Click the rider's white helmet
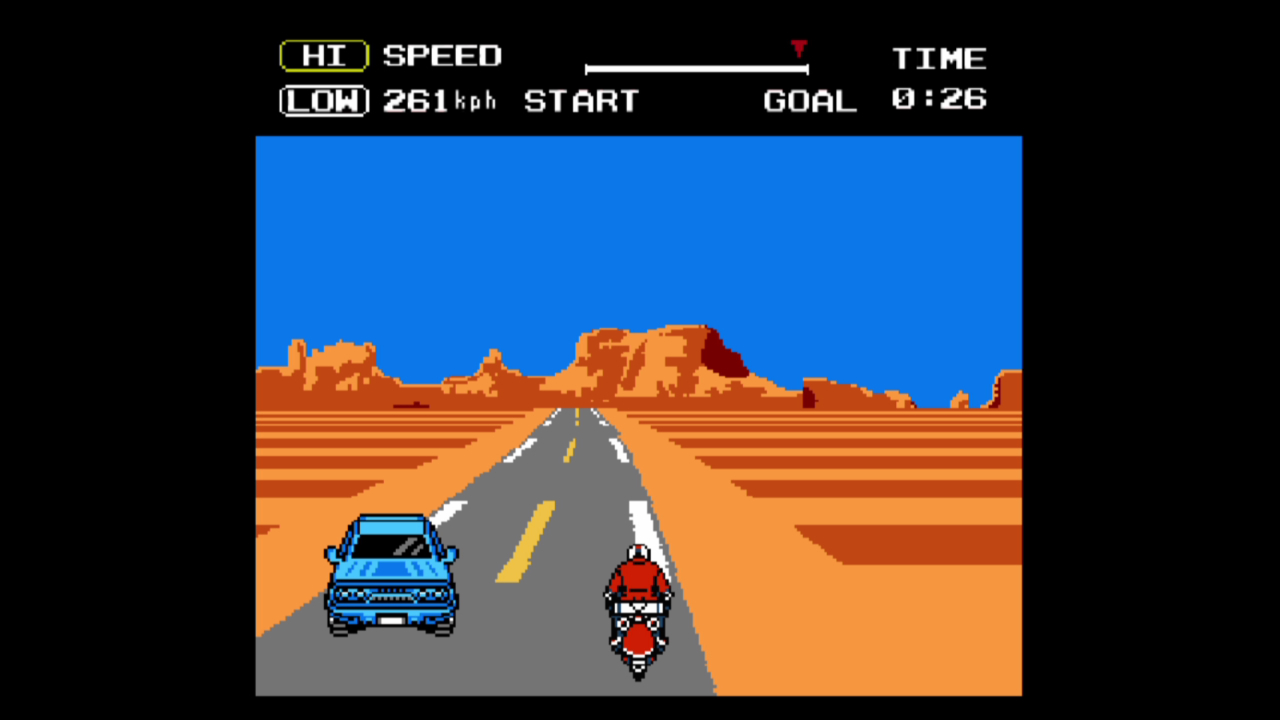This screenshot has height=720, width=1280. tap(637, 552)
